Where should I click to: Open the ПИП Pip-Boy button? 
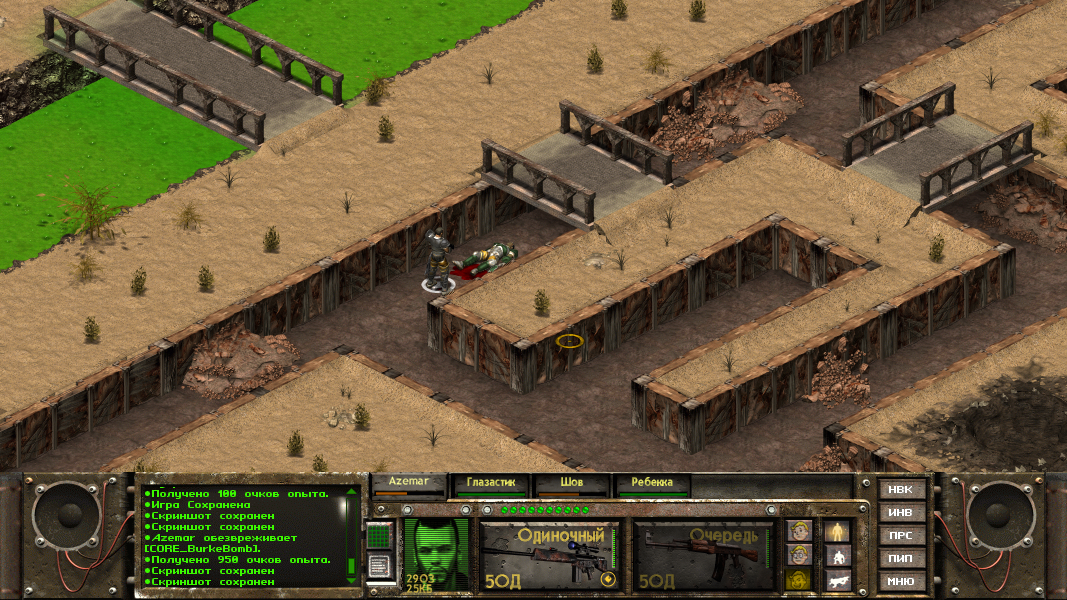[x=900, y=558]
